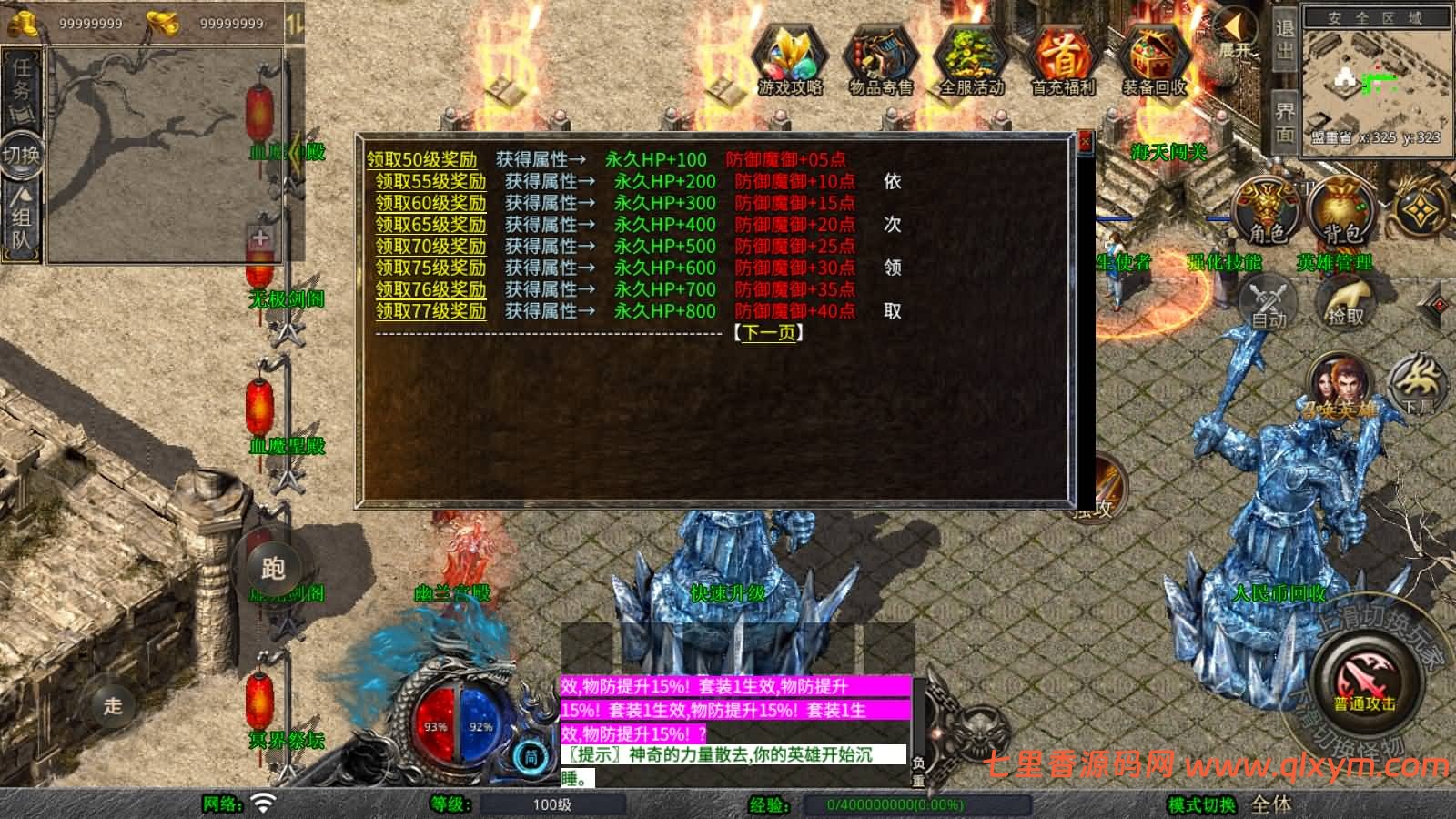This screenshot has width=1456, height=819.
Task: Switch to the 跑 run mode
Action: [273, 568]
